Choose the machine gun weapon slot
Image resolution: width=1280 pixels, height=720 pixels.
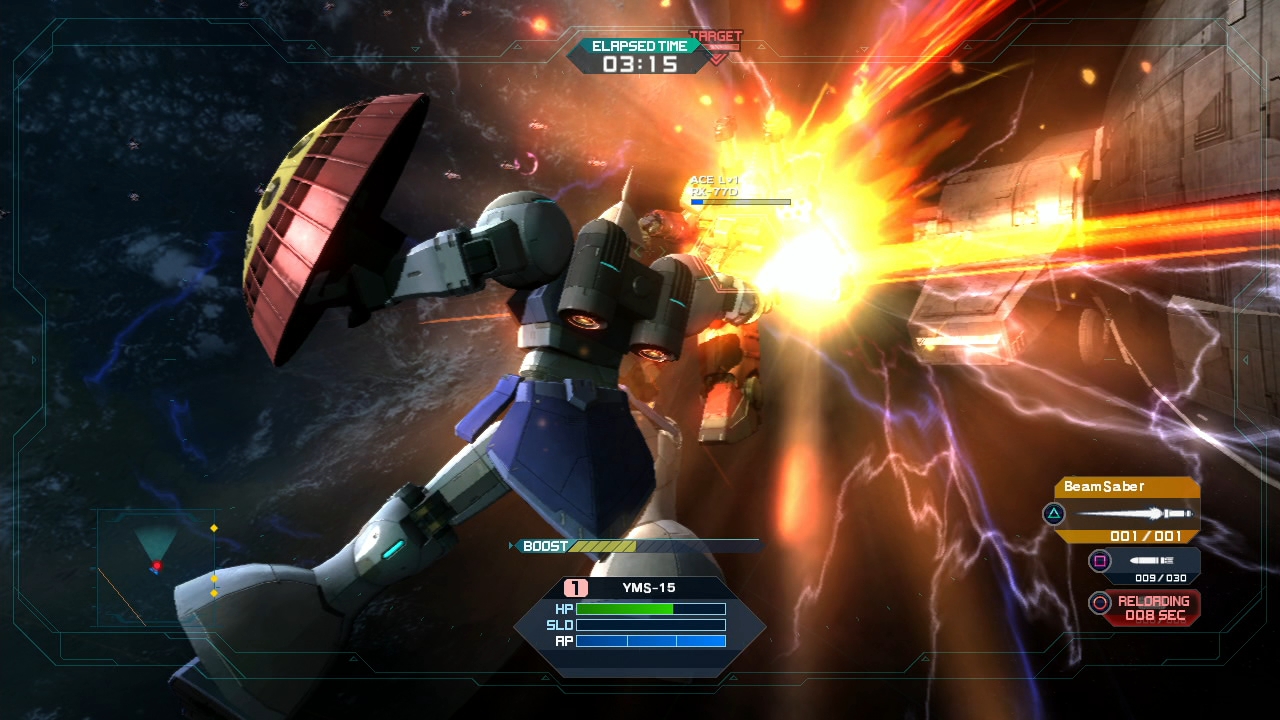(x=1146, y=564)
